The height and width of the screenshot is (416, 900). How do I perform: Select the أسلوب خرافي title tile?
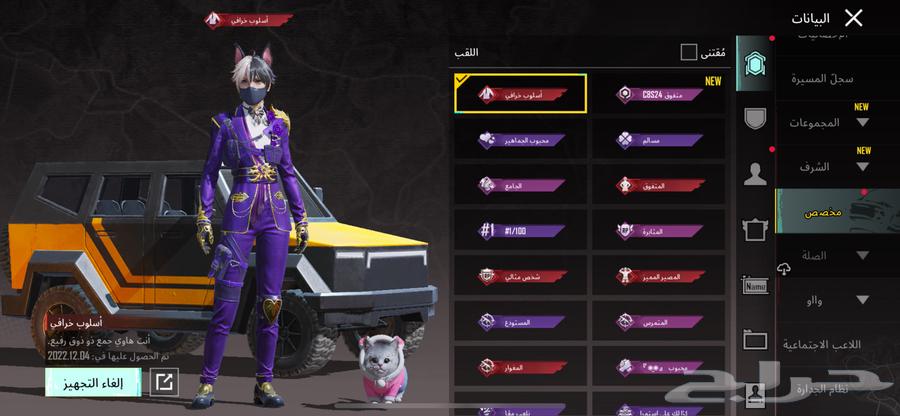(520, 94)
